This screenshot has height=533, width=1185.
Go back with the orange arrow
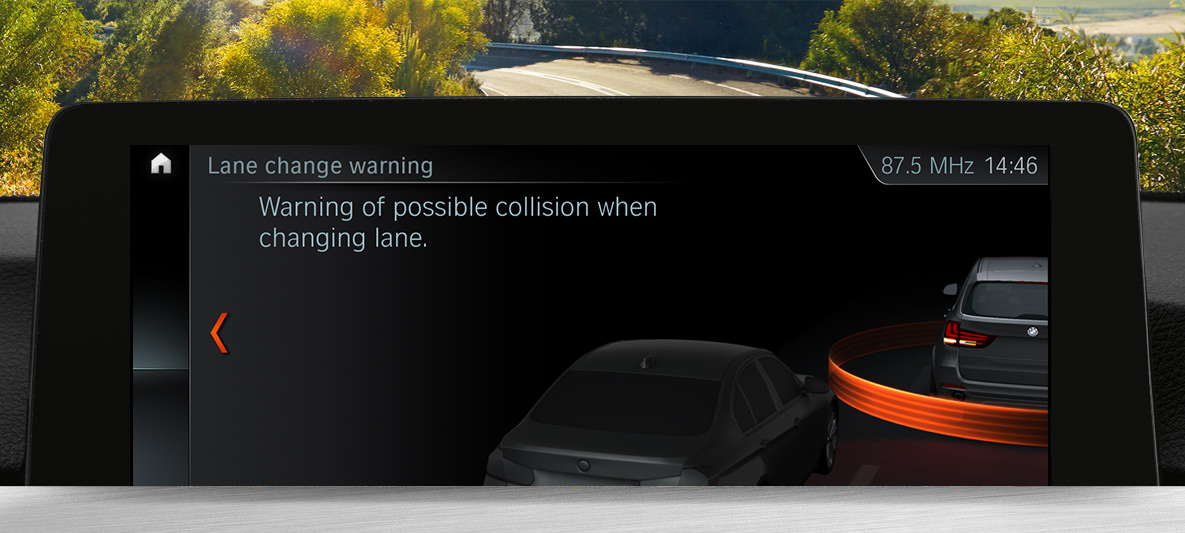tap(220, 333)
